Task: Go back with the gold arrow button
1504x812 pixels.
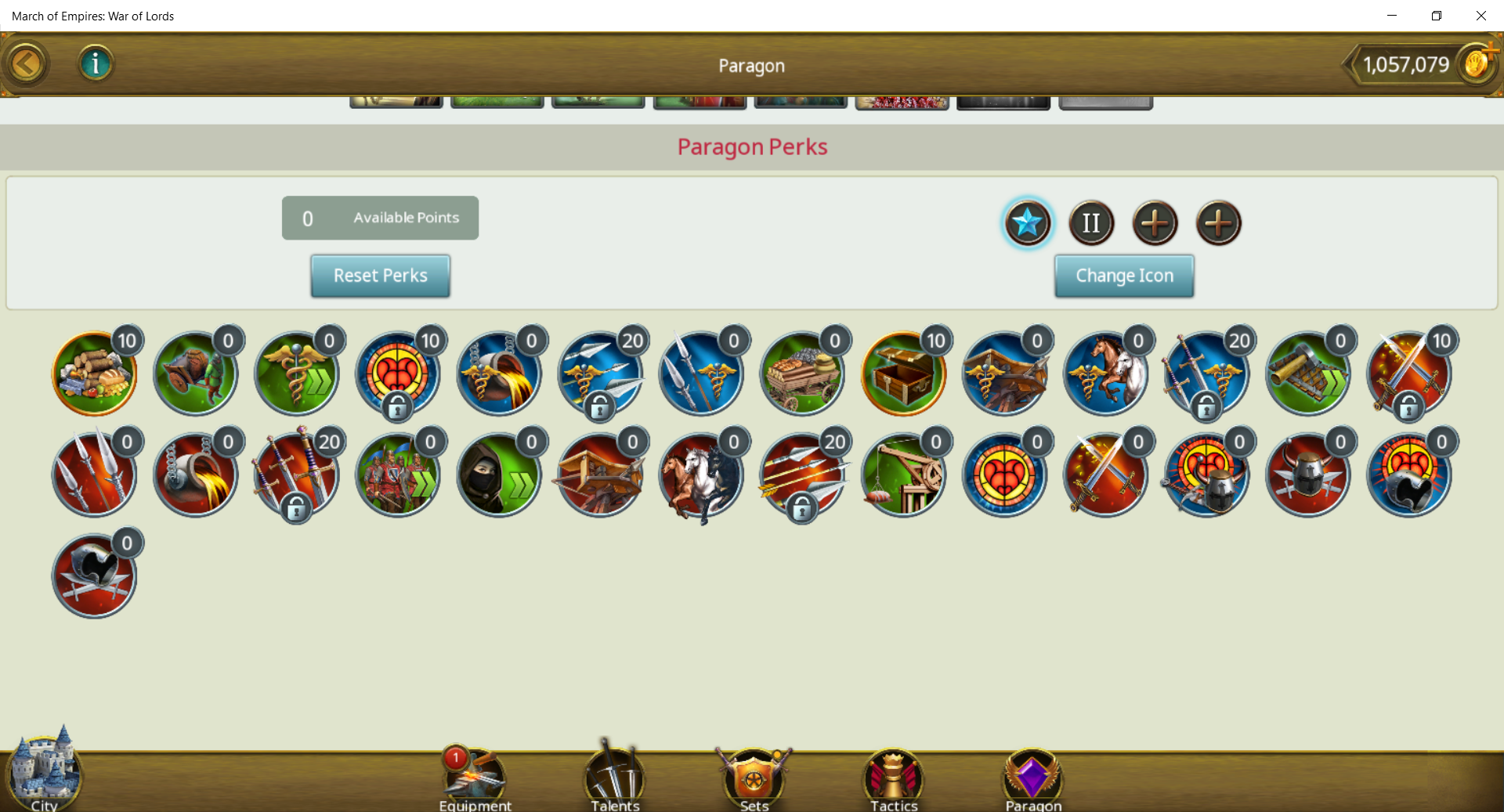Action: [27, 64]
